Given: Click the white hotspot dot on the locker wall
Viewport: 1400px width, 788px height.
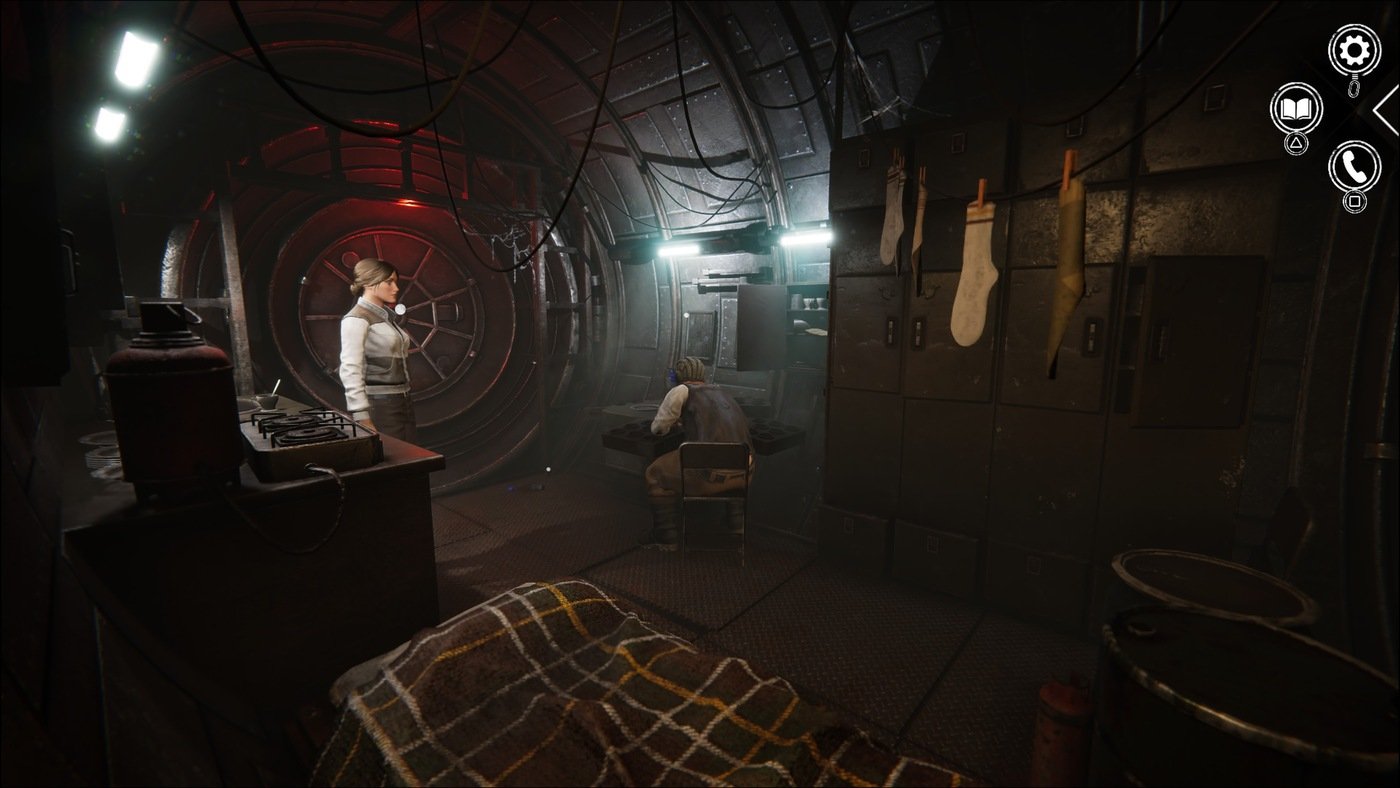Looking at the screenshot, I should point(686,315).
